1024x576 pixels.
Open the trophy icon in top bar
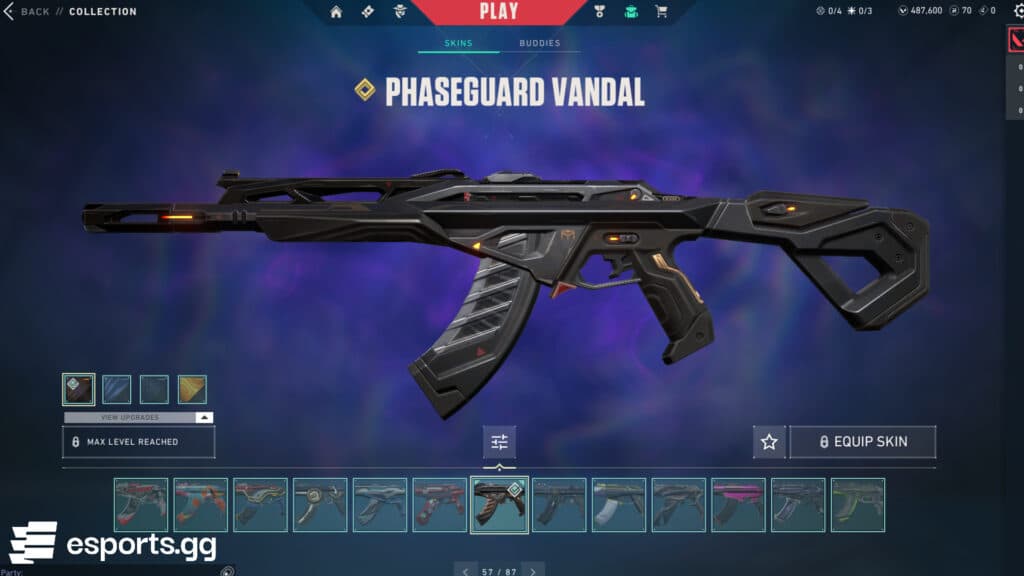(600, 12)
